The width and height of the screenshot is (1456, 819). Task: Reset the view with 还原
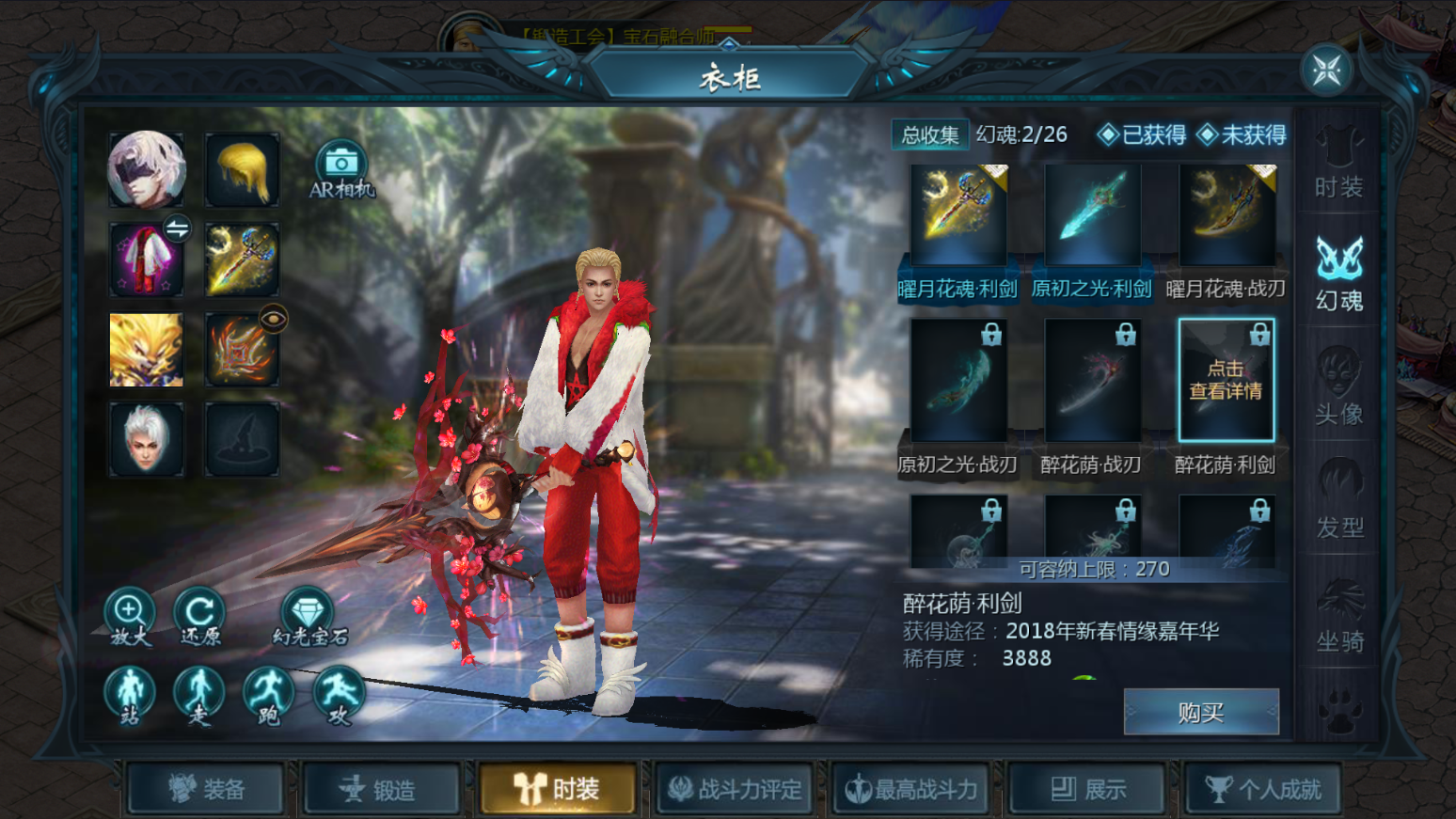pos(199,615)
